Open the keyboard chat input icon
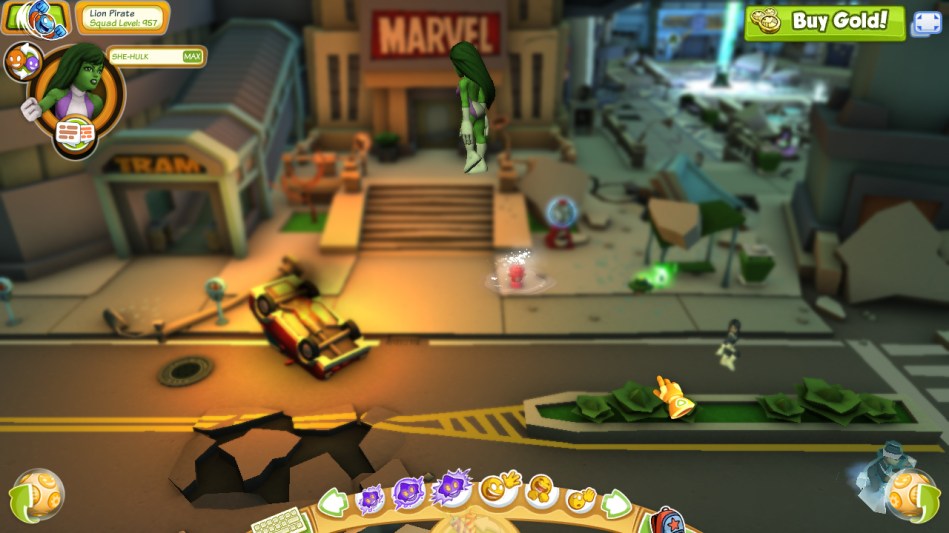949x533 pixels. point(278,520)
